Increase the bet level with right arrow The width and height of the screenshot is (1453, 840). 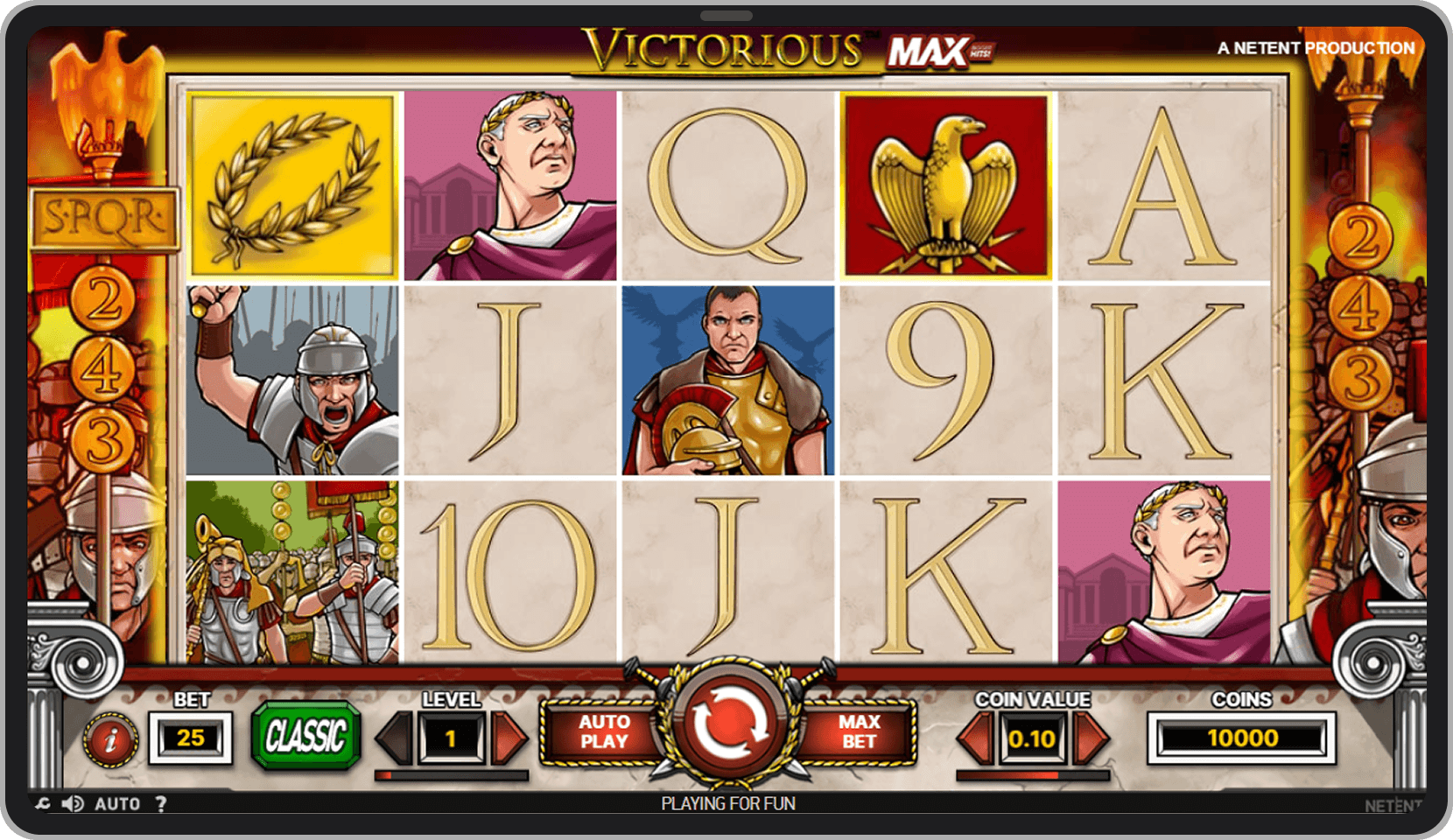tap(508, 737)
